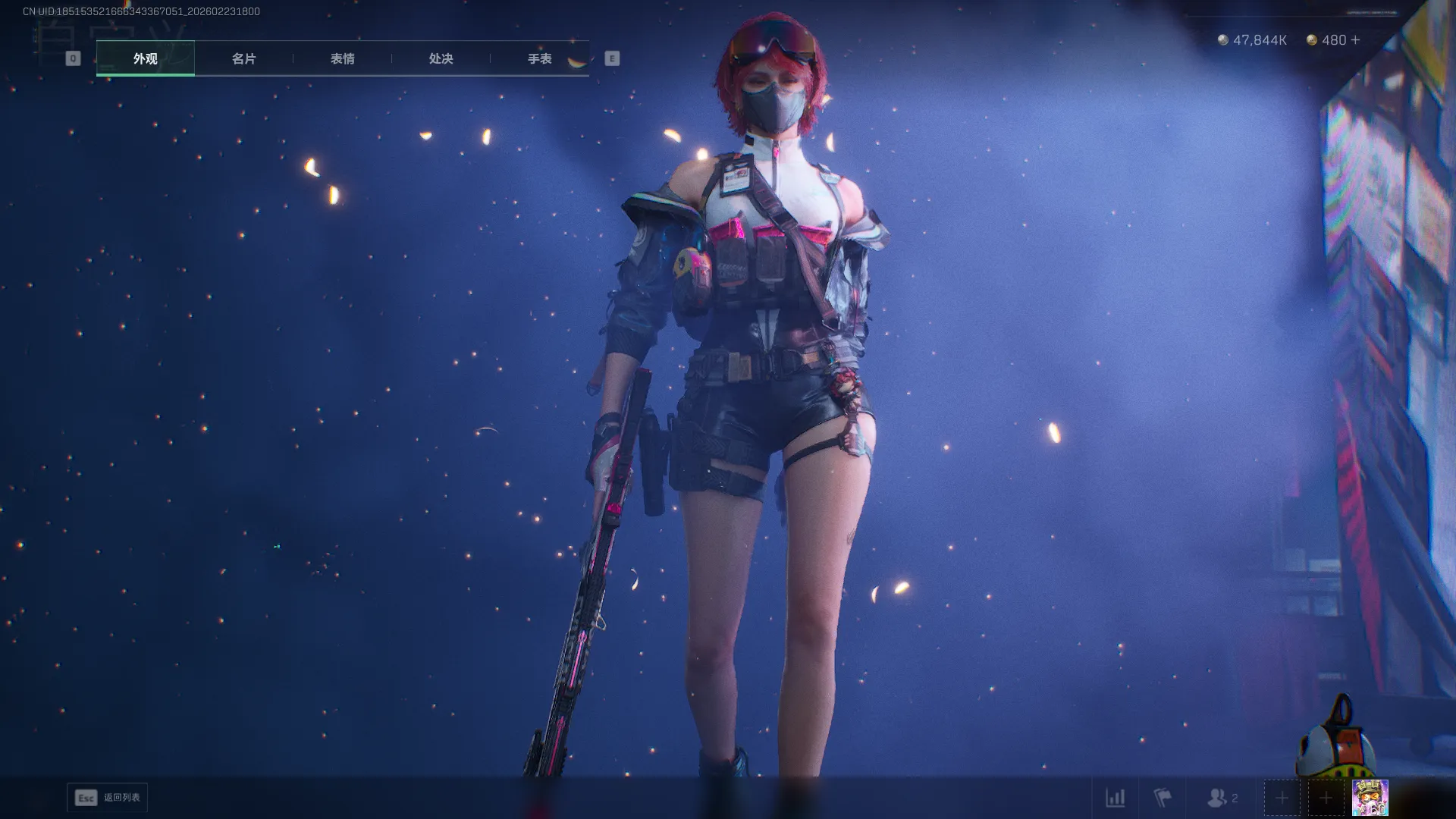Open the bar chart statistics icon
The width and height of the screenshot is (1456, 819).
pyautogui.click(x=1115, y=798)
